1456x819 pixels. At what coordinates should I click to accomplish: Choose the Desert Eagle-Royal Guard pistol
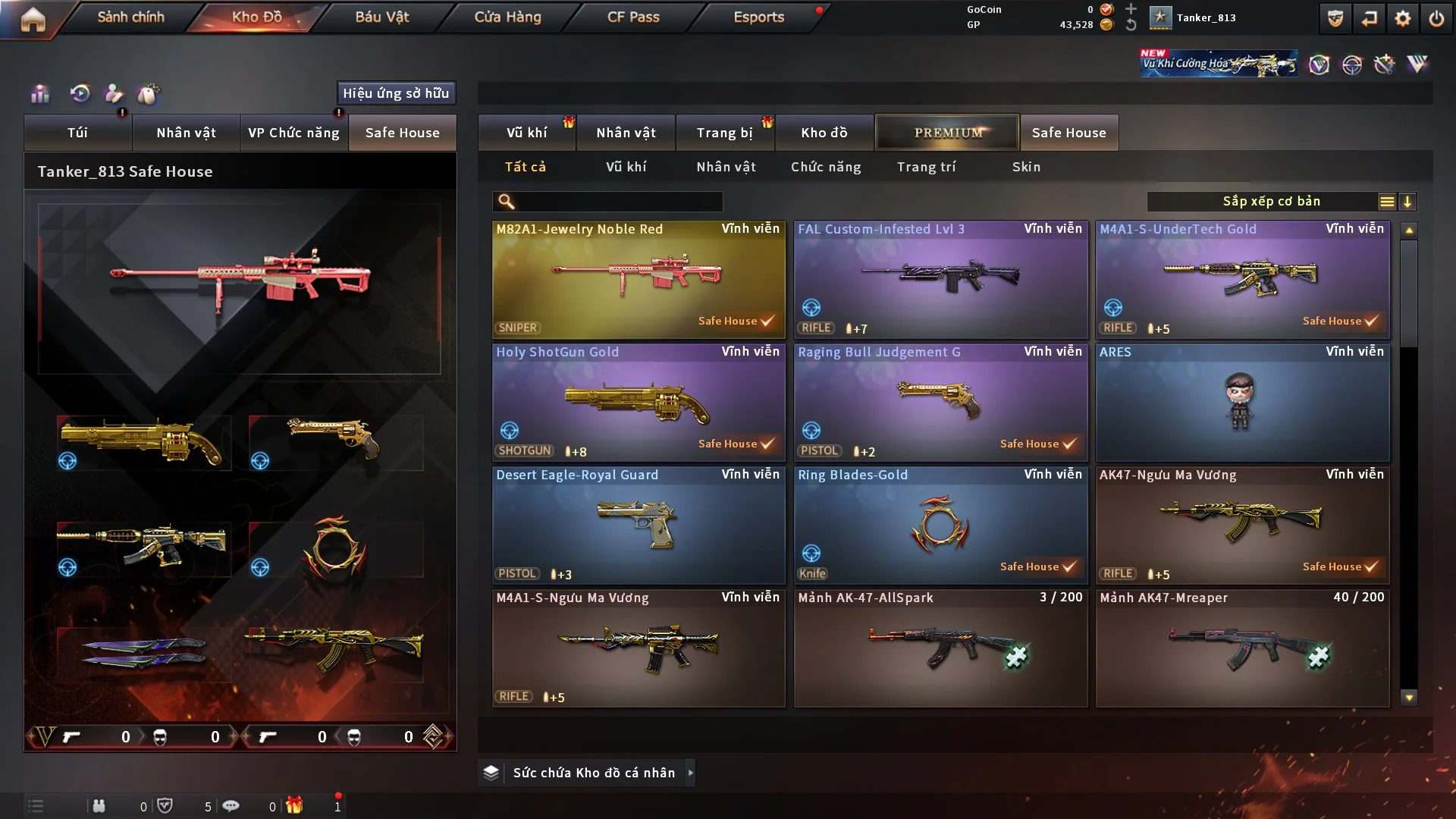(x=638, y=525)
